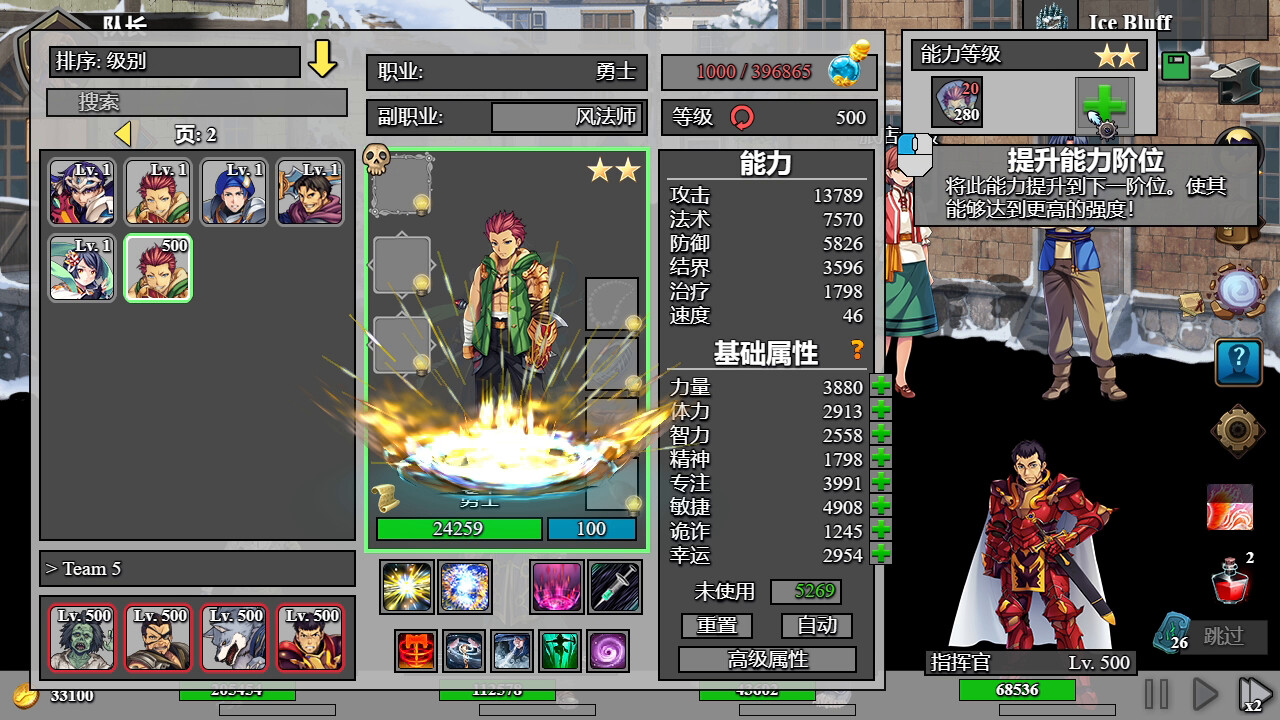Click the blue help question mark icon

click(x=1238, y=363)
